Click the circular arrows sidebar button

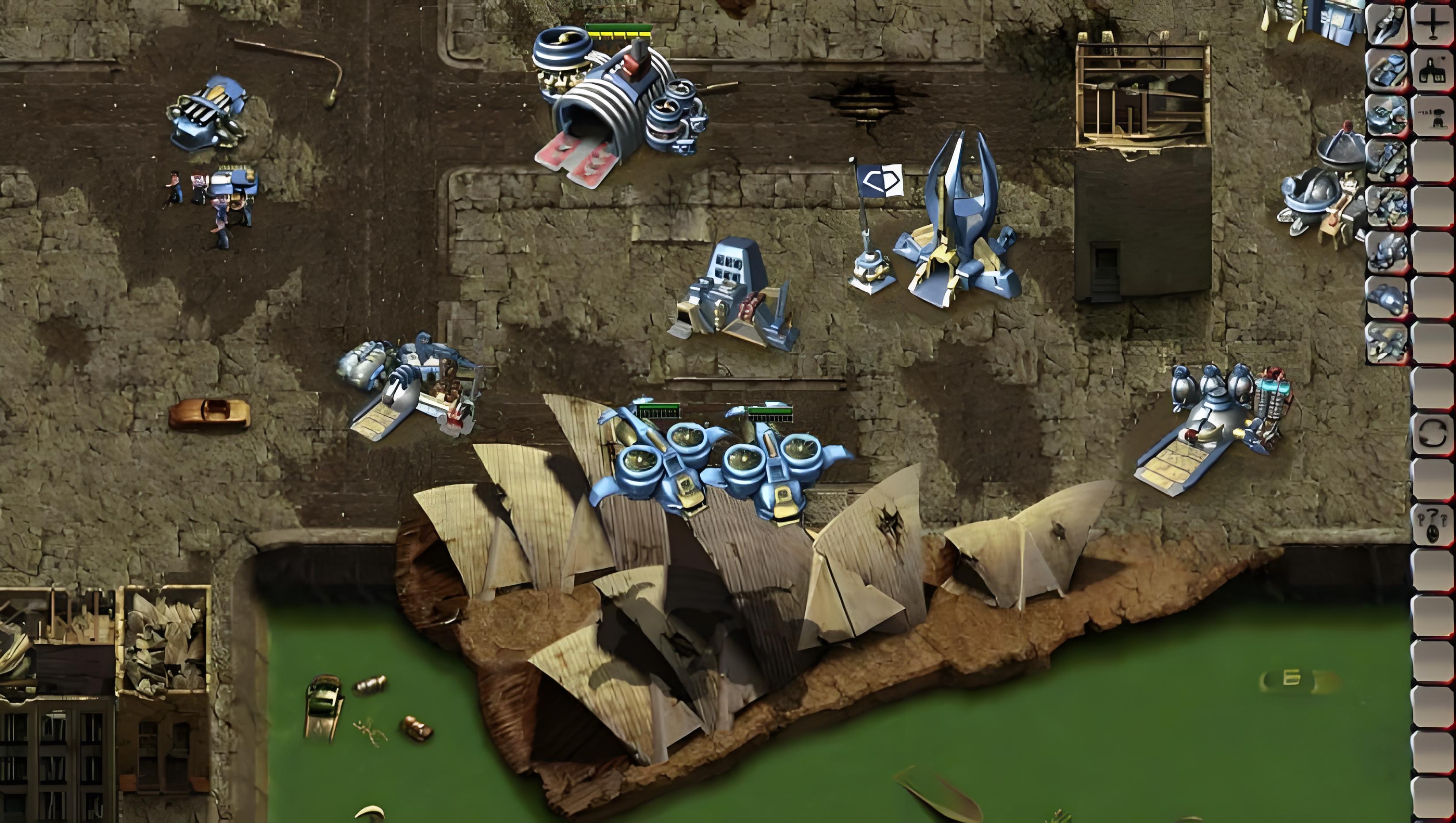coord(1433,434)
